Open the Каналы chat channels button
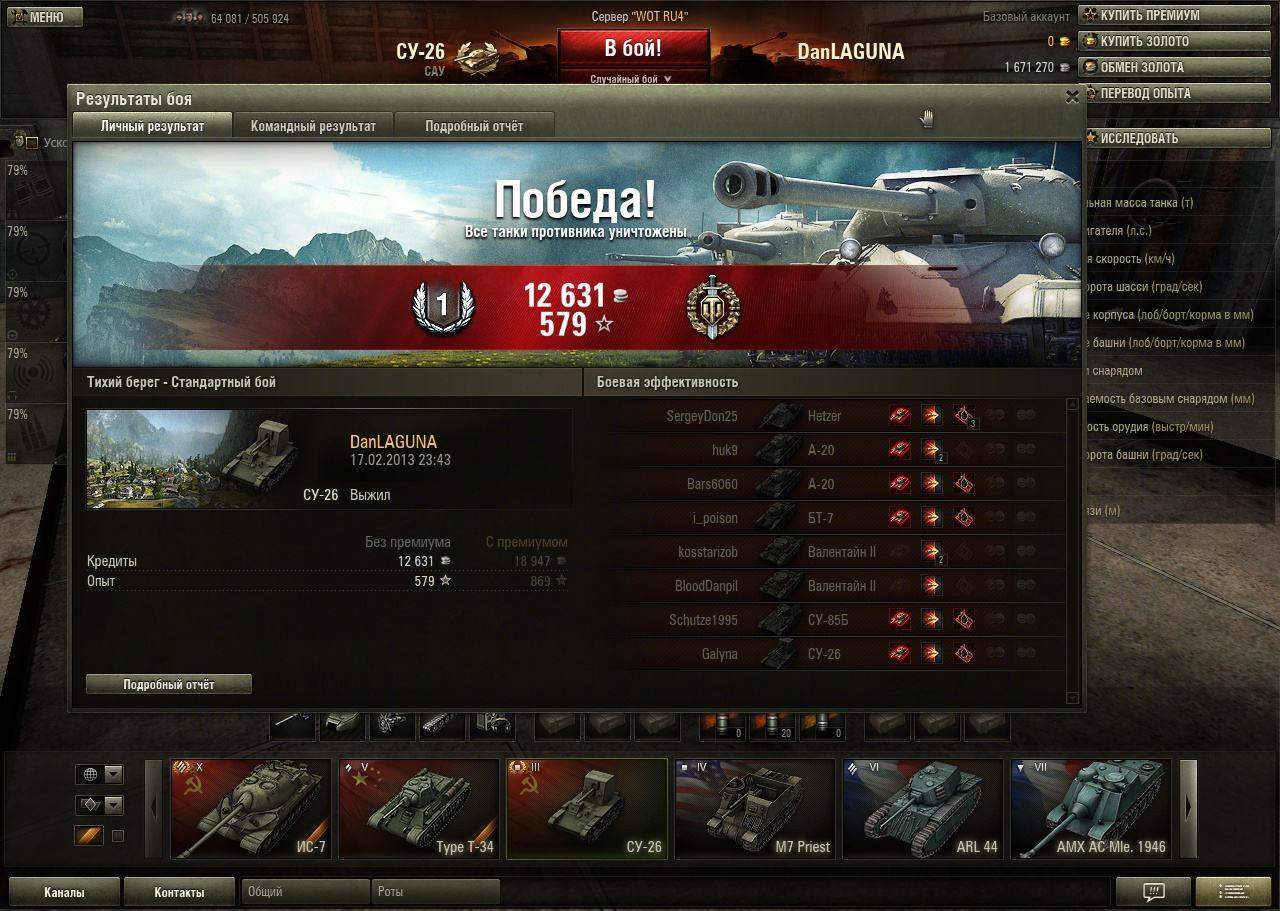Viewport: 1280px width, 911px height. [64, 892]
